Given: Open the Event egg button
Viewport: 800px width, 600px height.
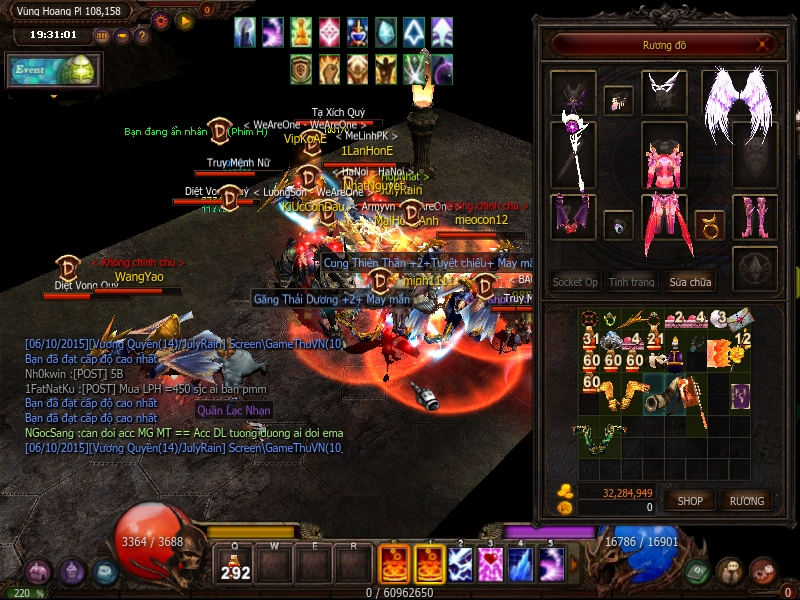Looking at the screenshot, I should (x=54, y=71).
